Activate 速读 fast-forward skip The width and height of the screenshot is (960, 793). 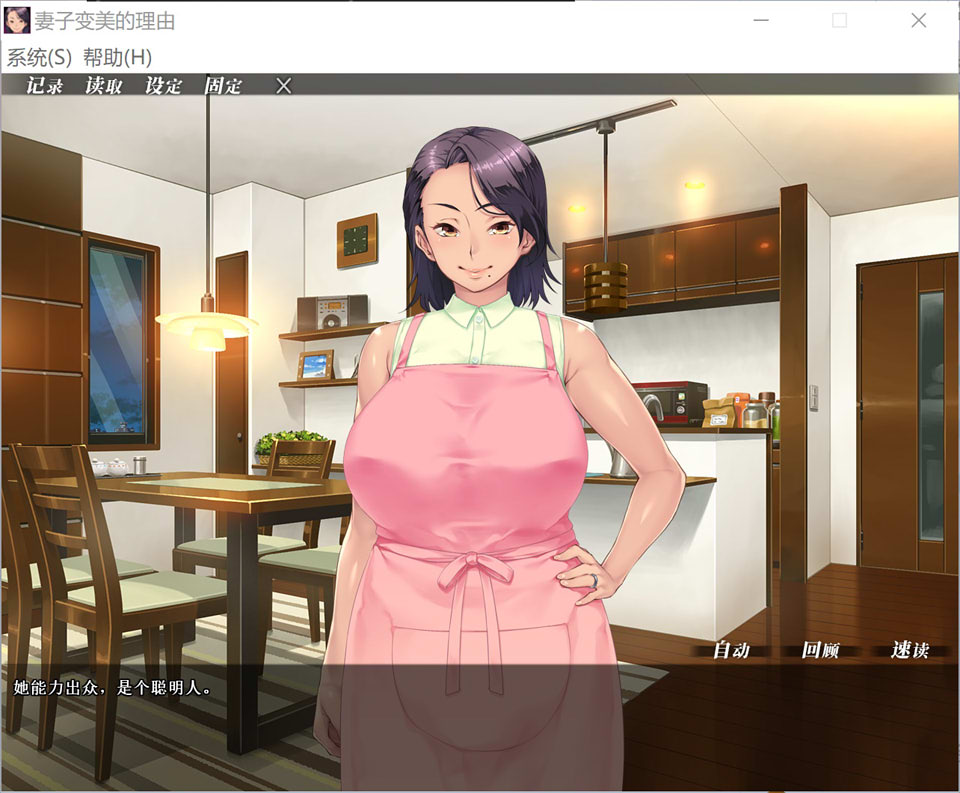tap(909, 650)
